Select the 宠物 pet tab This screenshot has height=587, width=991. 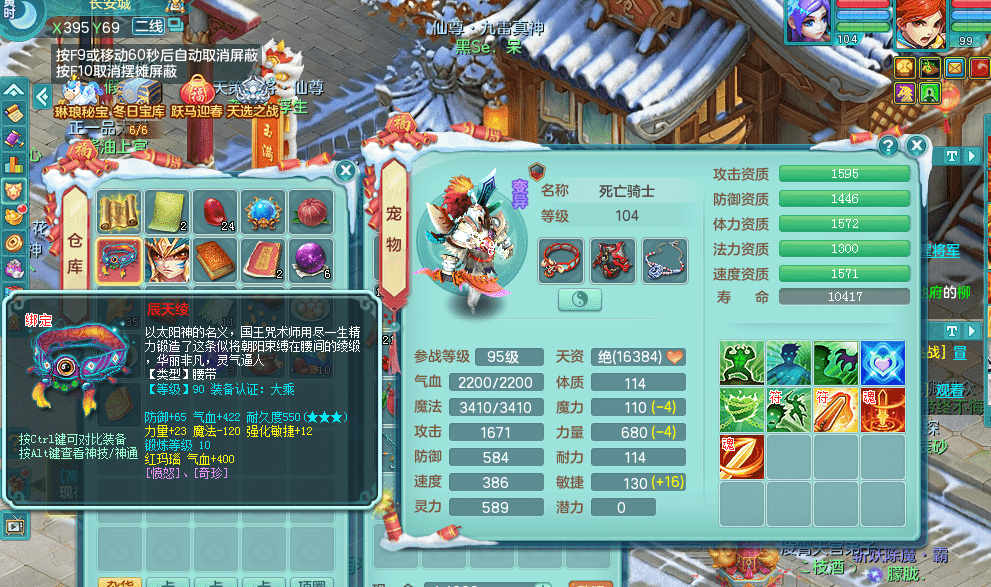click(394, 230)
